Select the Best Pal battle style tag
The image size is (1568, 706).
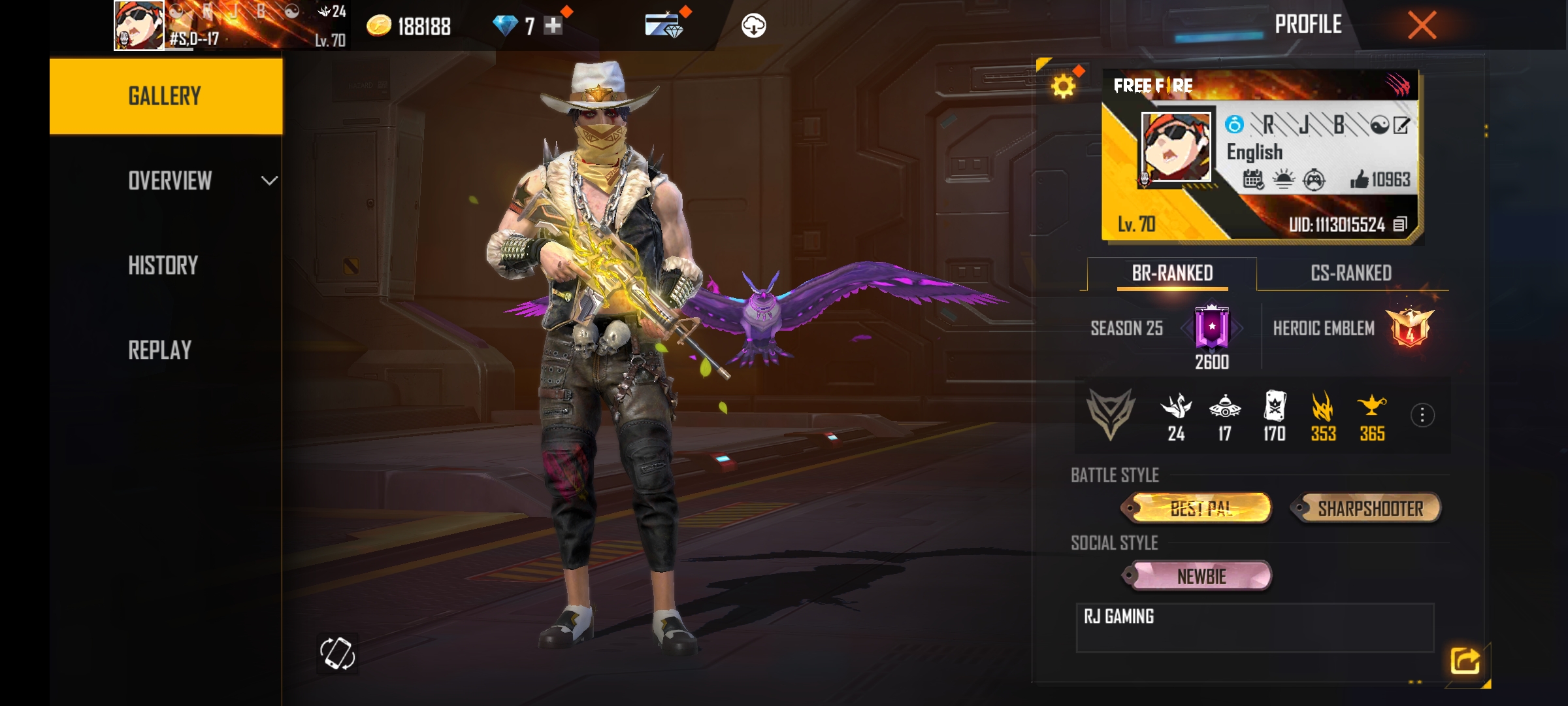coord(1201,509)
